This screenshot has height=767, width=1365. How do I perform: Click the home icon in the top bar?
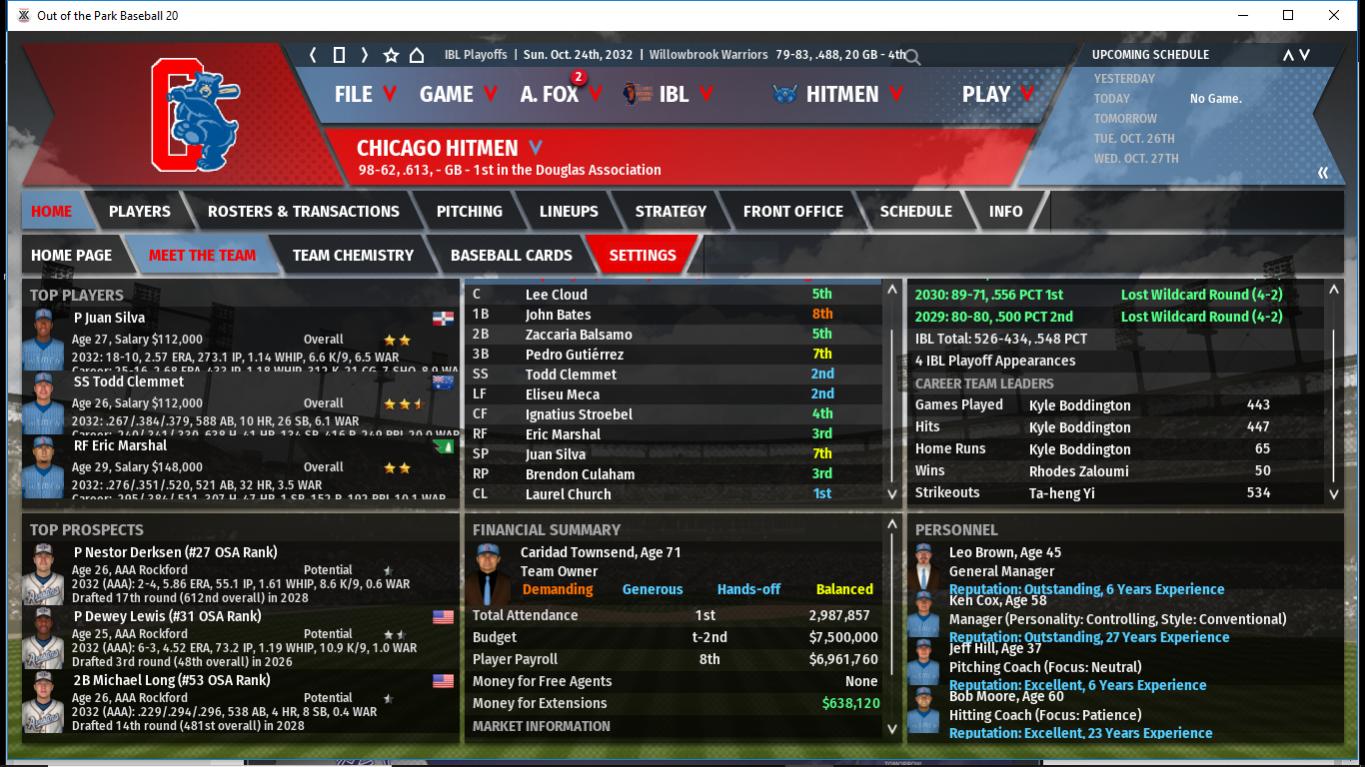click(x=417, y=55)
